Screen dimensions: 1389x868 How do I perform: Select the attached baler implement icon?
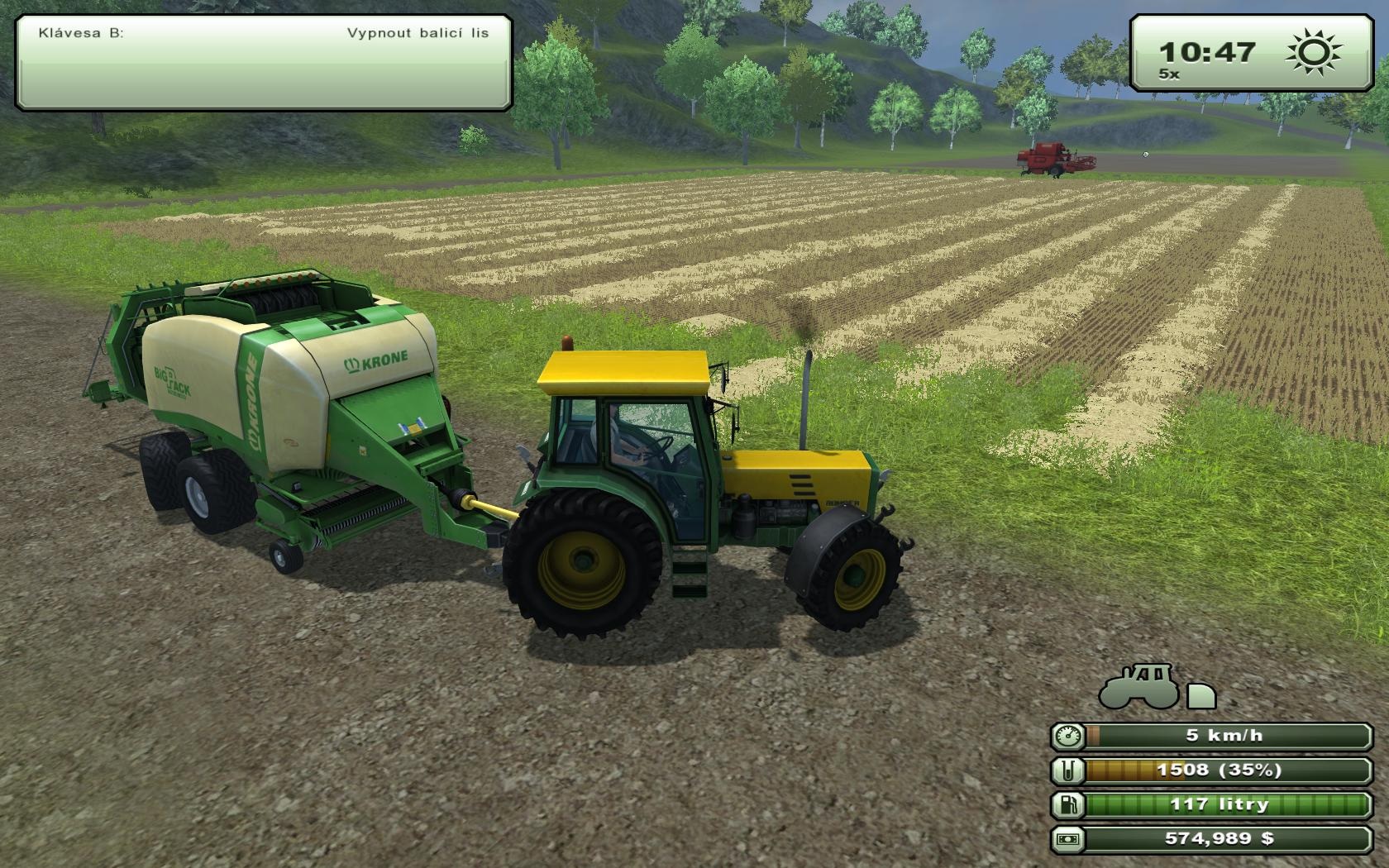point(1201,696)
